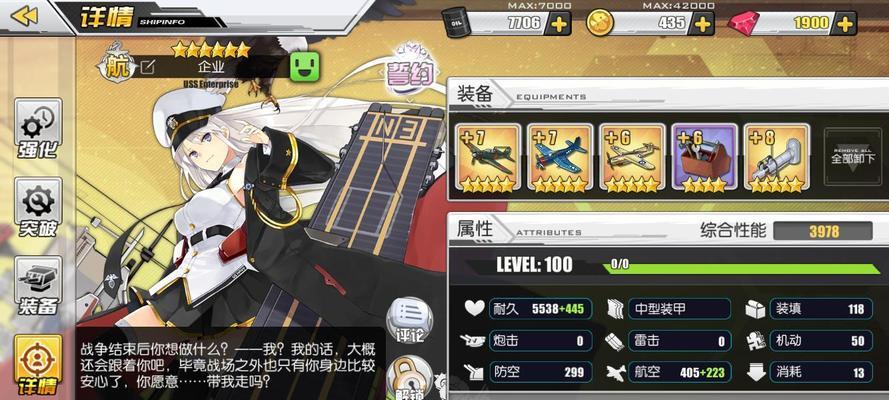Open the 强化 enhancement tab
889x400 pixels.
[37, 132]
